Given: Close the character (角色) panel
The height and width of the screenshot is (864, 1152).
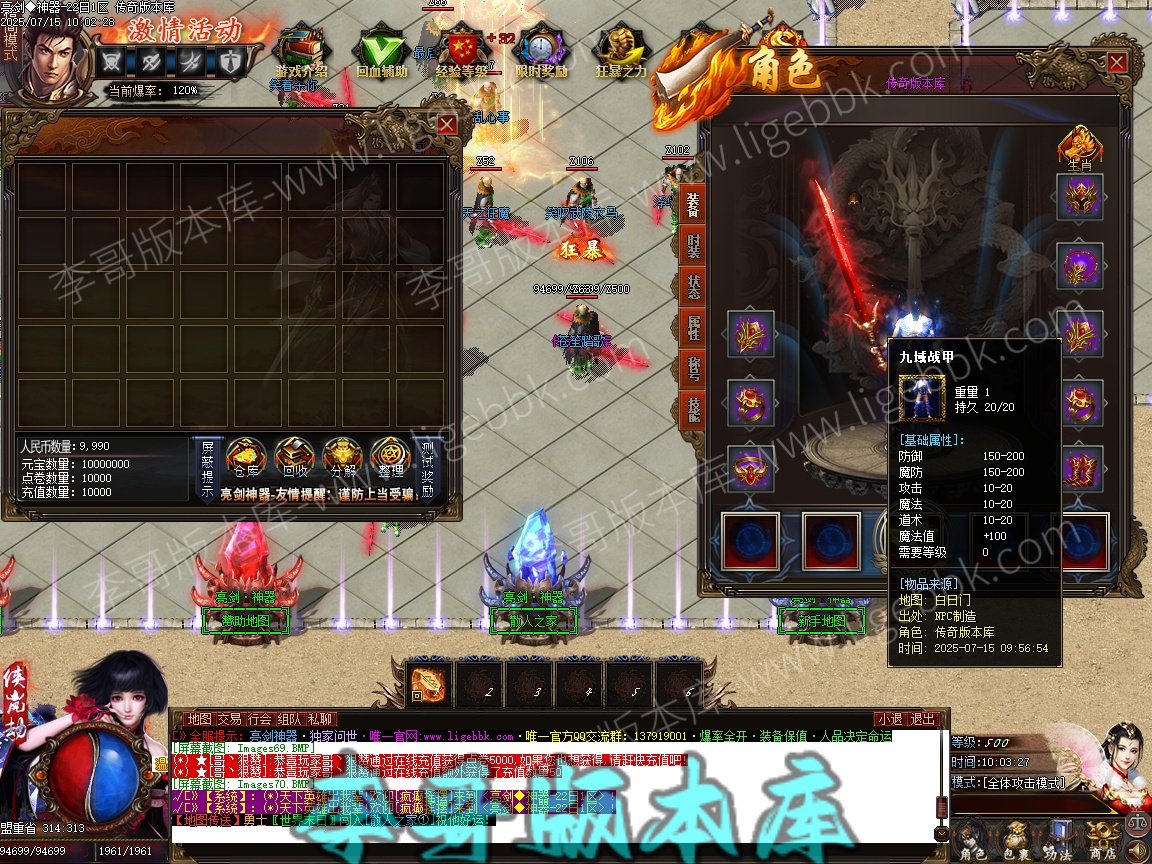Looking at the screenshot, I should pos(1116,63).
